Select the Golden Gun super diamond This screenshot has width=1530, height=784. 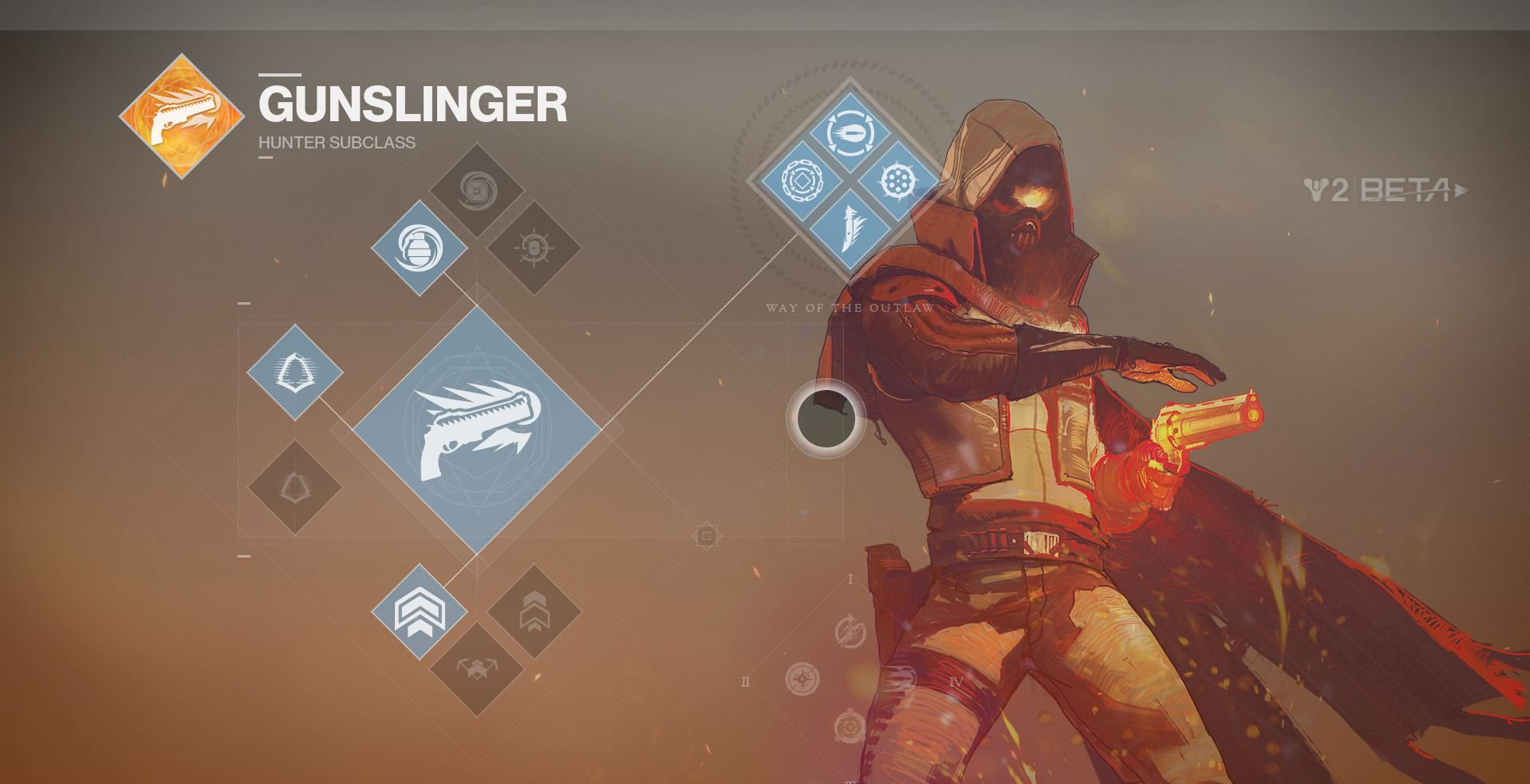coord(477,431)
